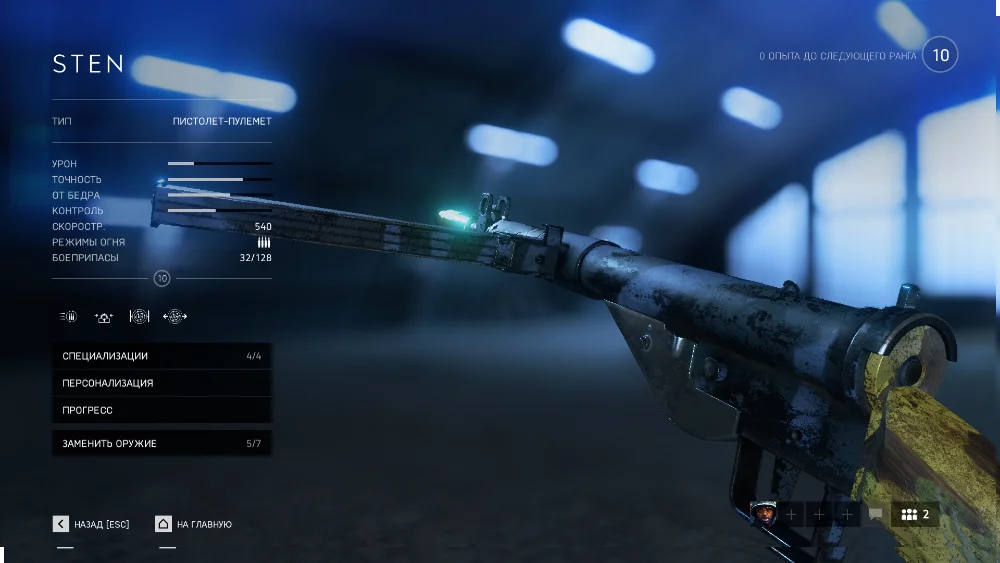Select Заменить оружие to swap weapon
Viewport: 1000px width, 563px height.
tap(161, 443)
